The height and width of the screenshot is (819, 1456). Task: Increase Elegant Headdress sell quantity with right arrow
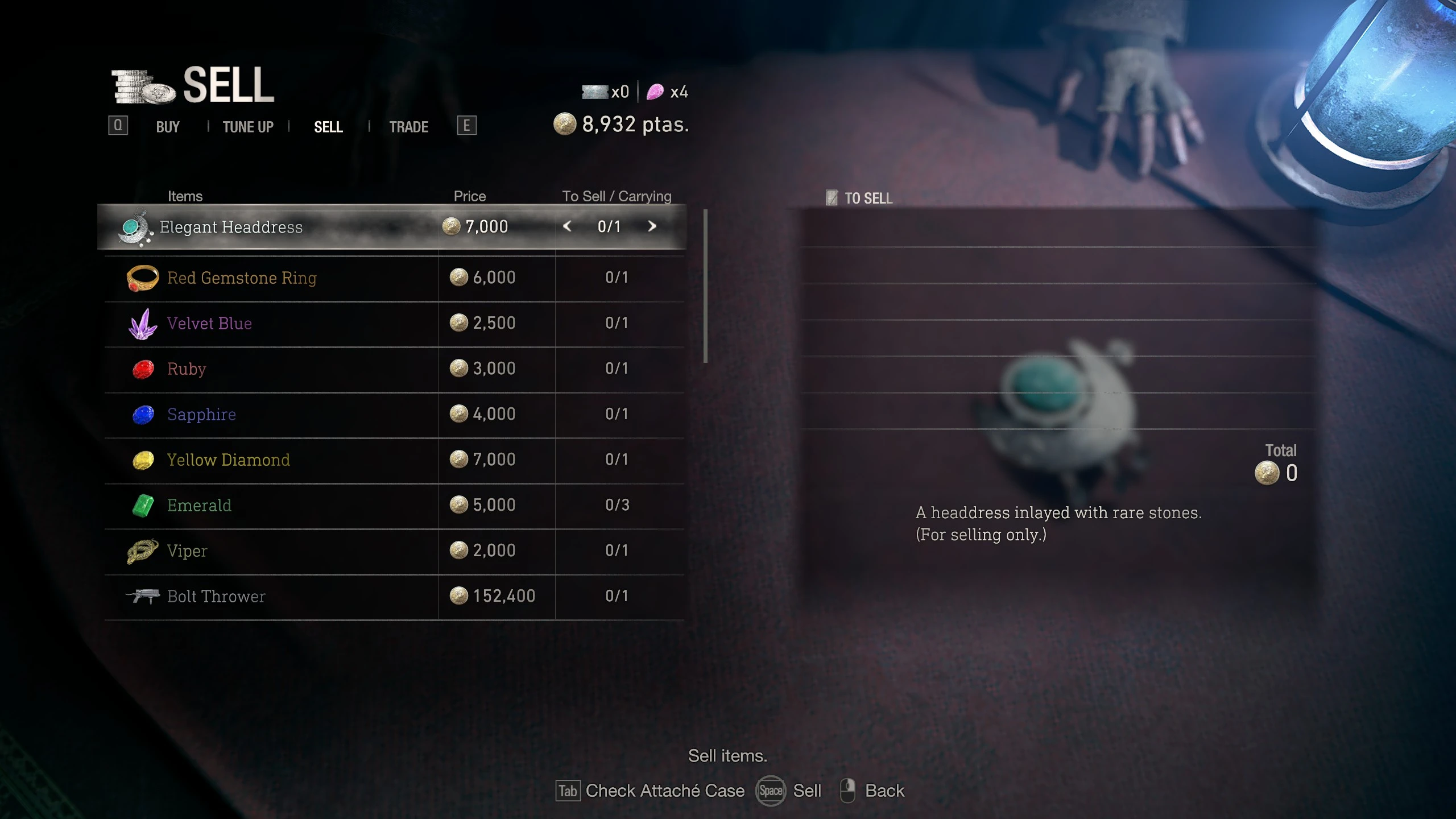pyautogui.click(x=652, y=226)
